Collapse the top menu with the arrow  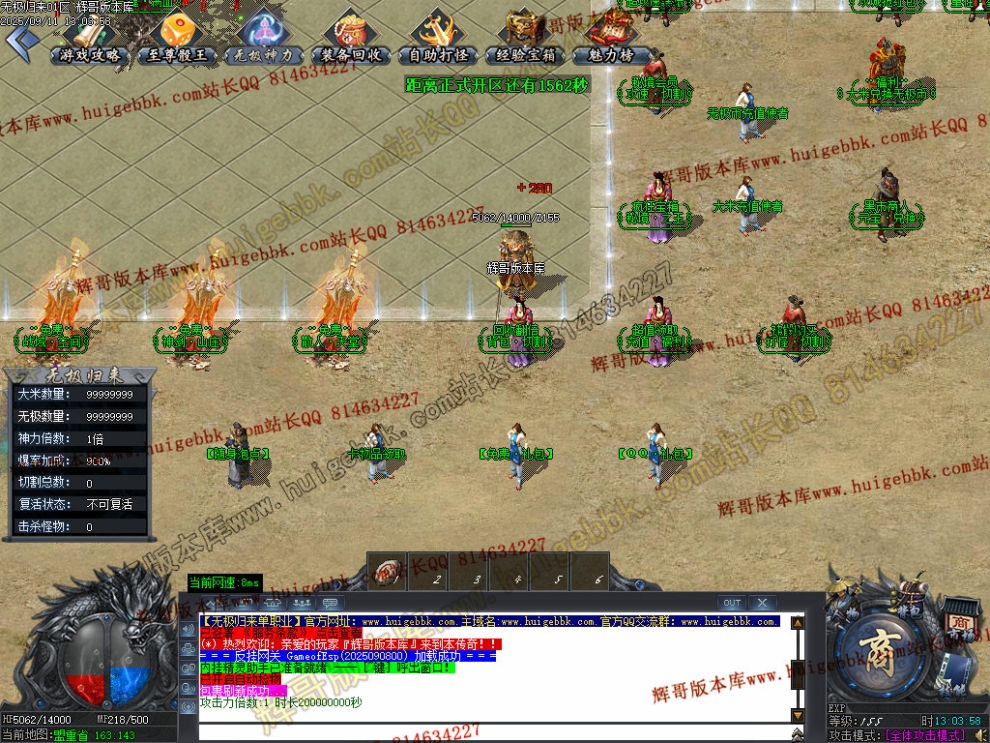(22, 41)
